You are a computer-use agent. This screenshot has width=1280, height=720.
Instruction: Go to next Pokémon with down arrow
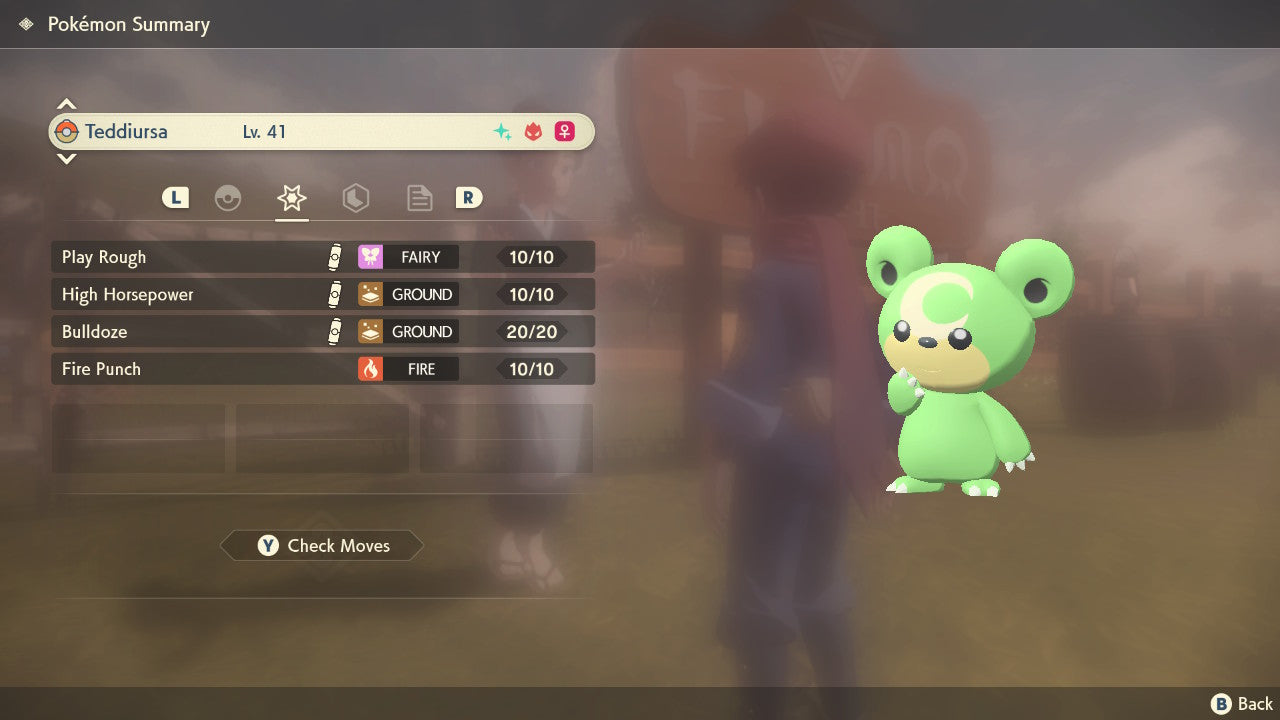(66, 159)
